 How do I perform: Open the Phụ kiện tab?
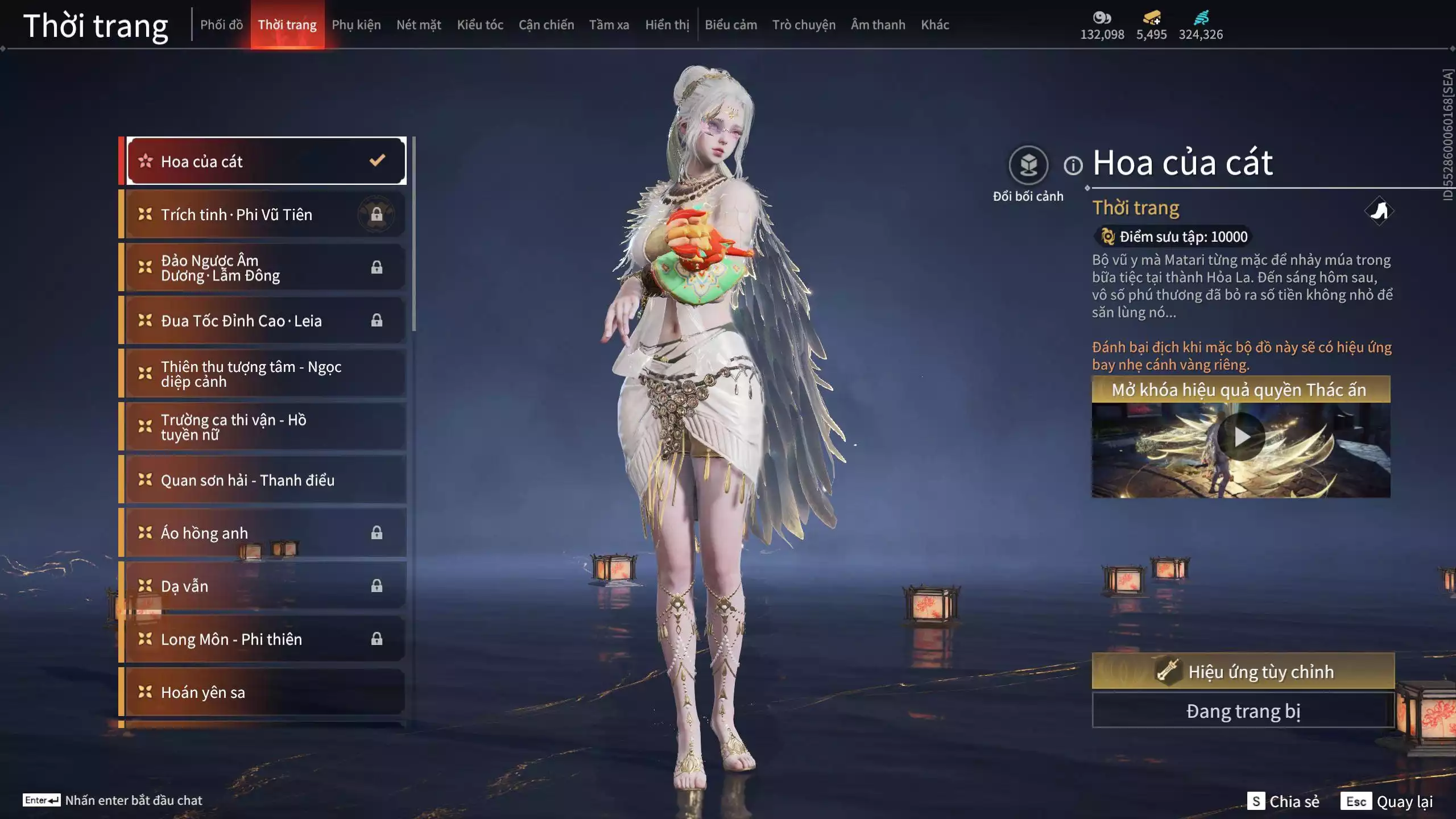(356, 25)
